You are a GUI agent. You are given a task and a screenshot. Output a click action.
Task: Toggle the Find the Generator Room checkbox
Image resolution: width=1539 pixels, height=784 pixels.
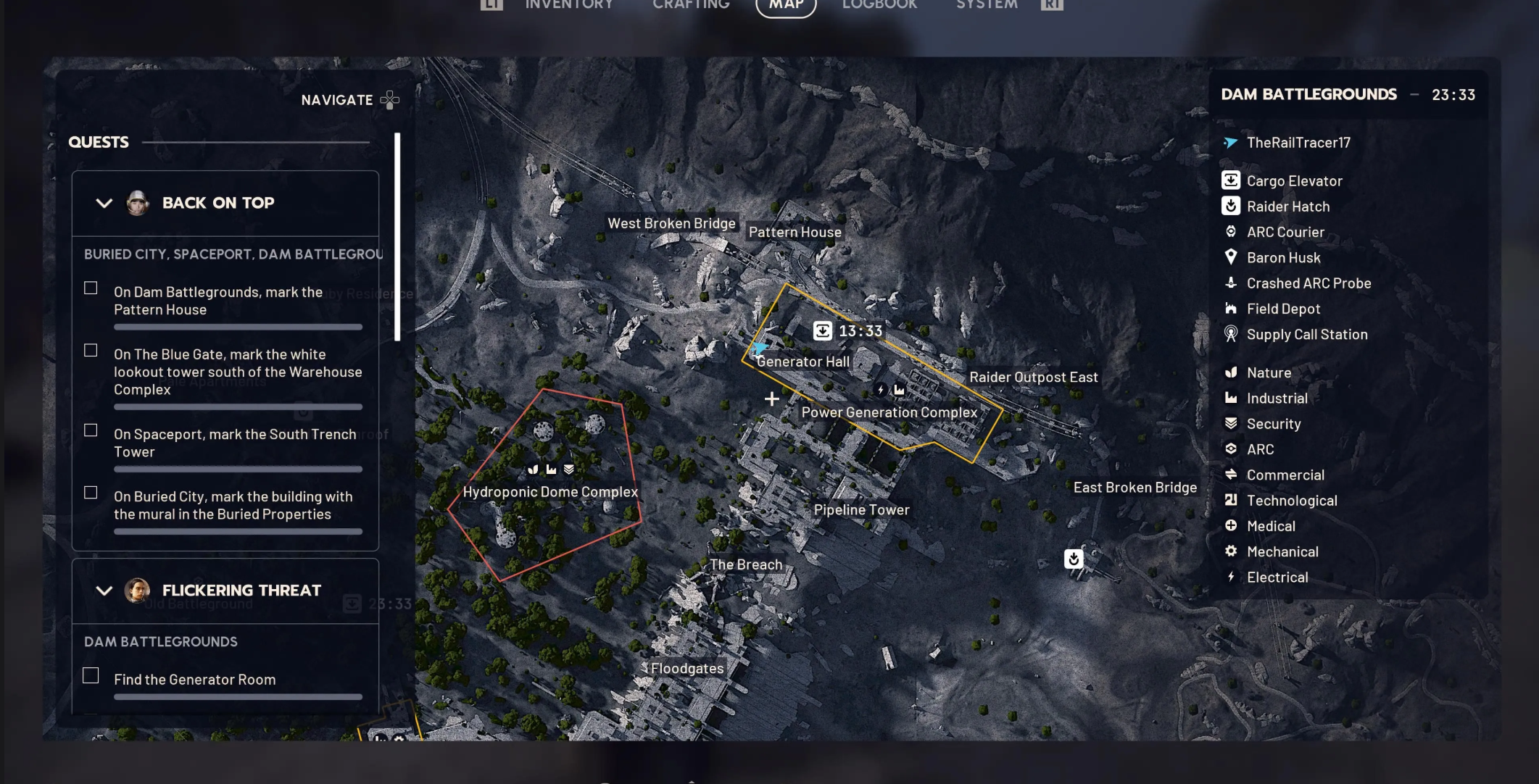click(x=91, y=676)
